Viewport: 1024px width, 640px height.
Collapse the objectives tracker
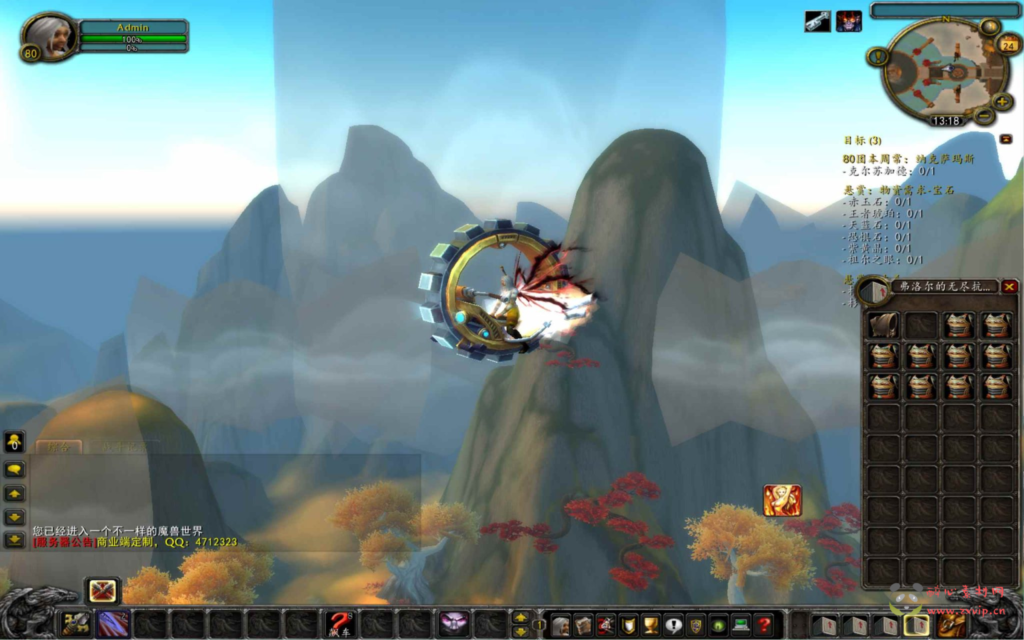click(x=1005, y=139)
